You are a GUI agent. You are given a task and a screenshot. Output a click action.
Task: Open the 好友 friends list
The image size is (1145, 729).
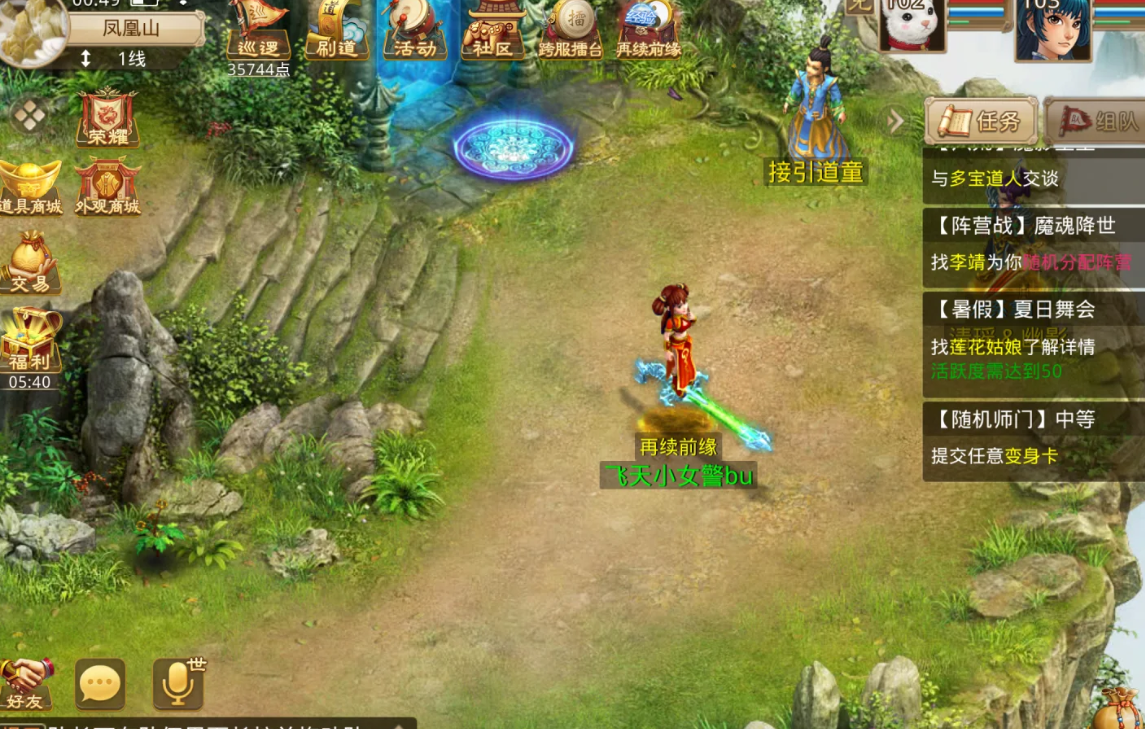point(25,684)
